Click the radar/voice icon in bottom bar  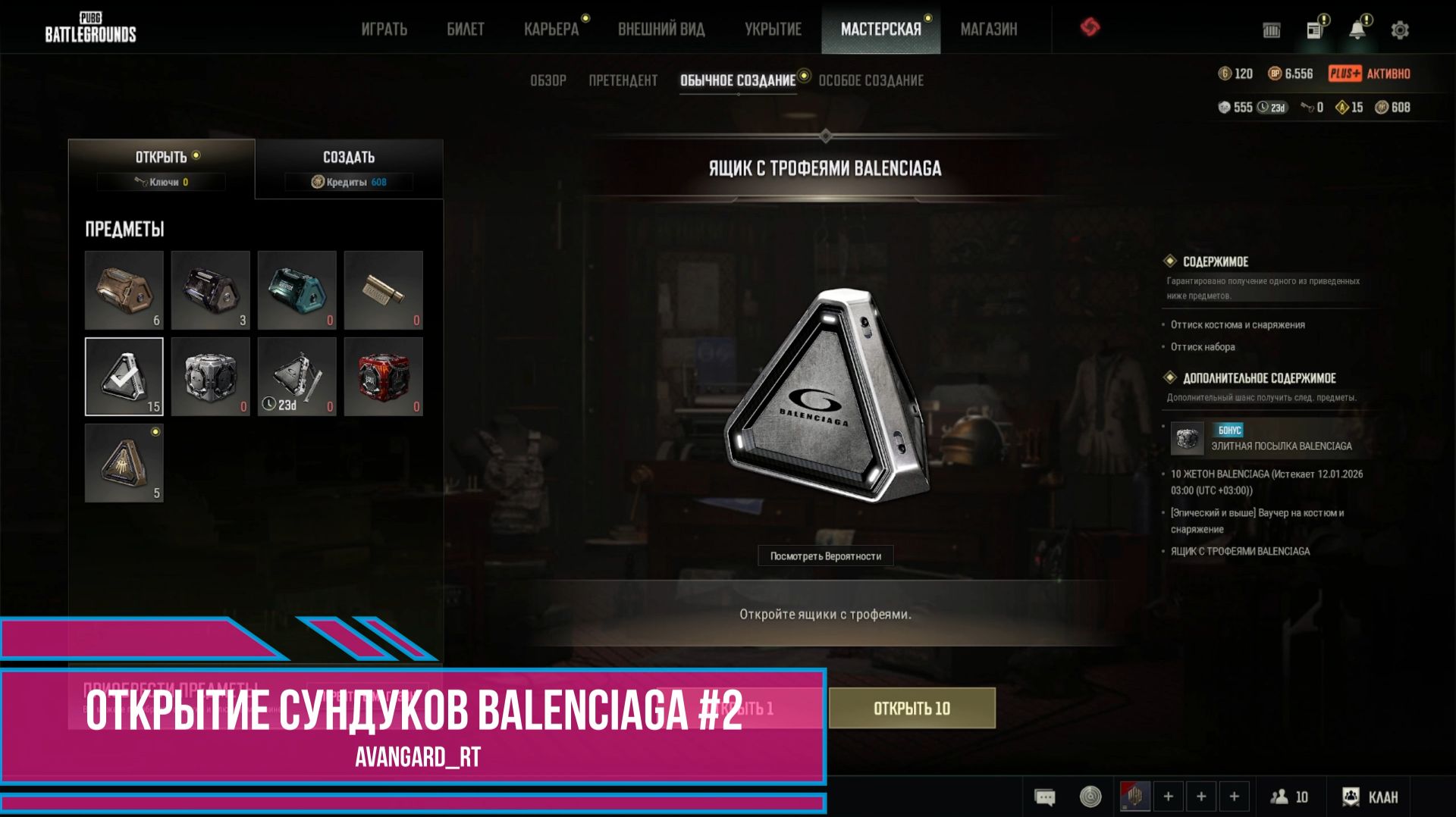(x=1090, y=797)
